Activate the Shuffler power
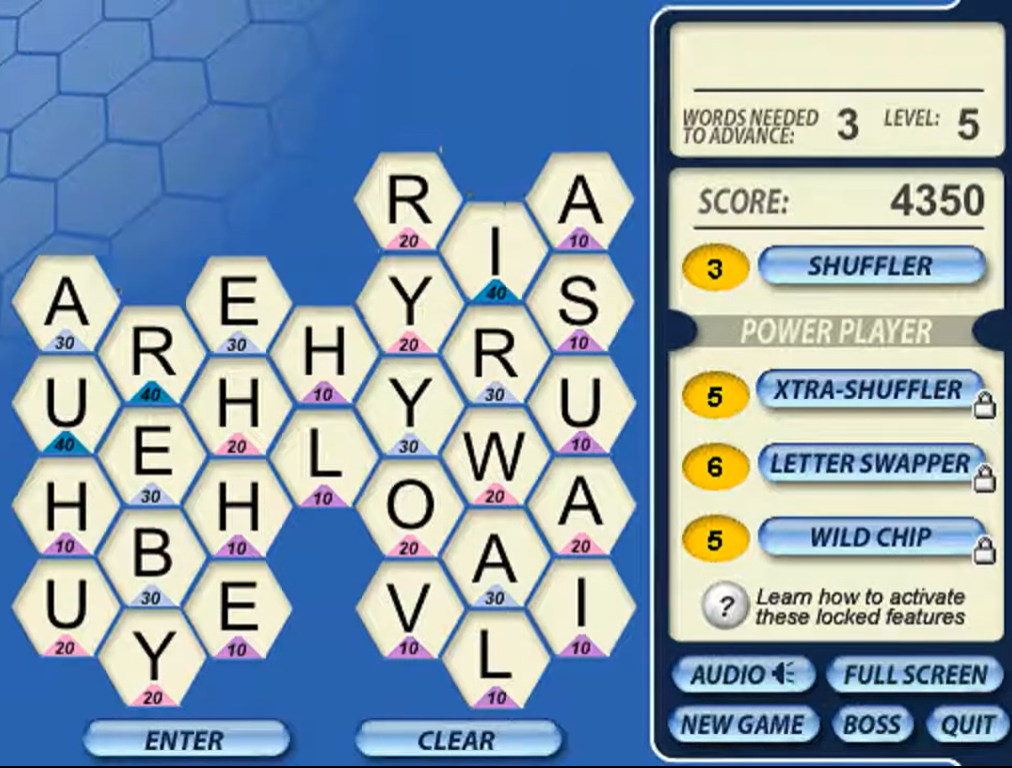This screenshot has width=1012, height=768. pos(870,266)
